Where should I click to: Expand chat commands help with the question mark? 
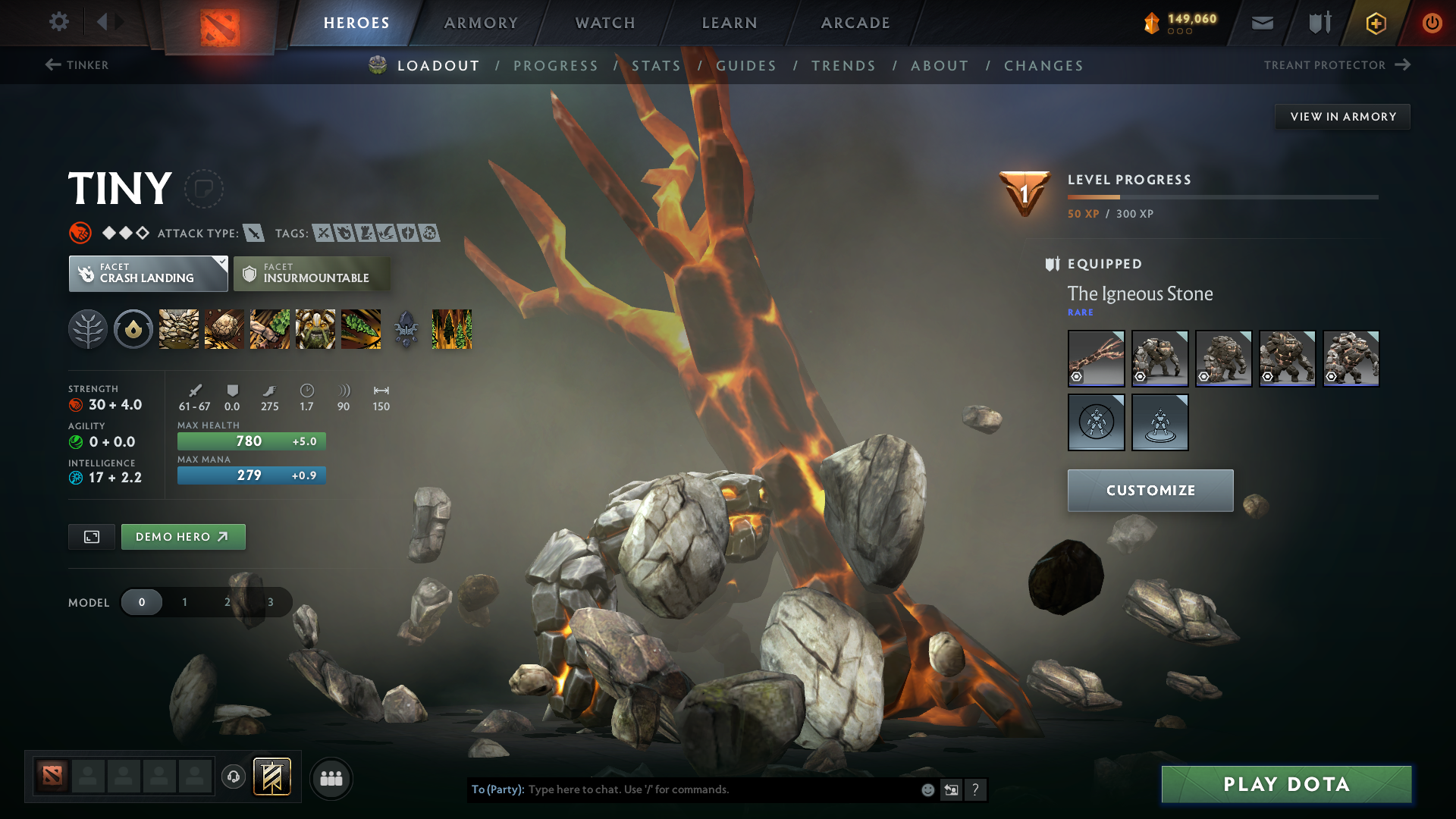pyautogui.click(x=976, y=789)
